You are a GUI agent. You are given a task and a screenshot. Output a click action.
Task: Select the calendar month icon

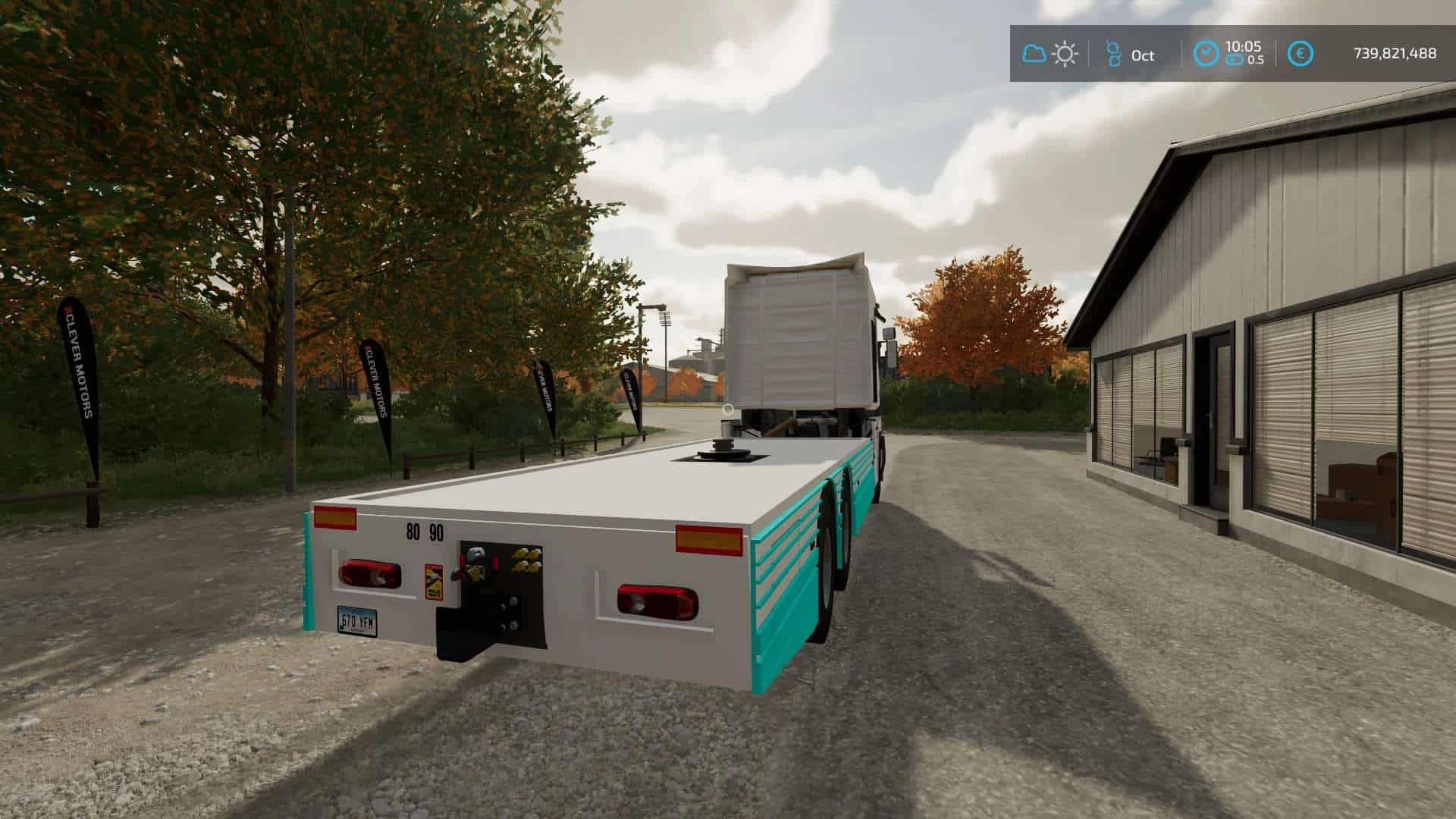[1113, 54]
